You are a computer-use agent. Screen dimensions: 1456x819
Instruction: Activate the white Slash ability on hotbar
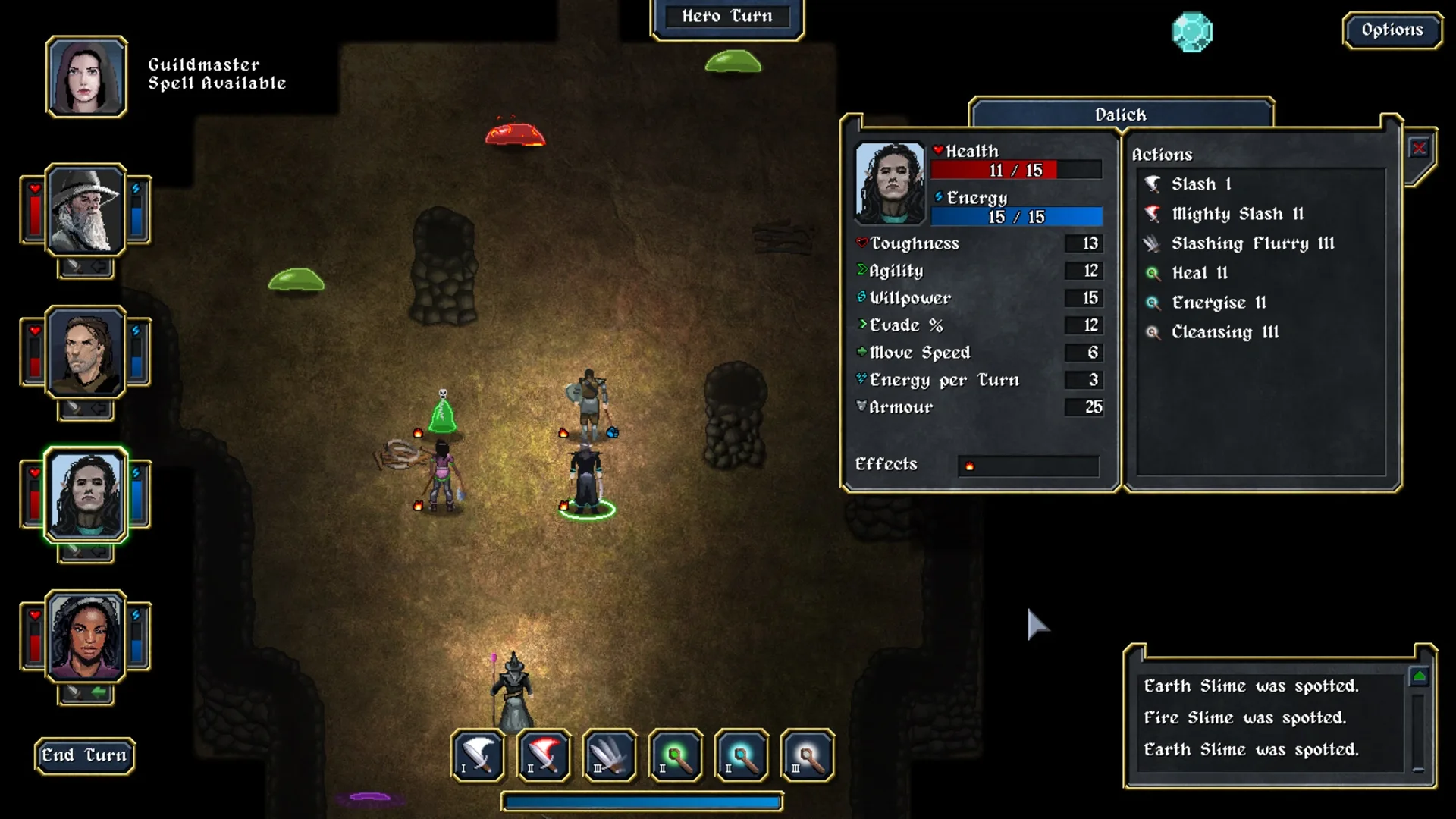479,755
